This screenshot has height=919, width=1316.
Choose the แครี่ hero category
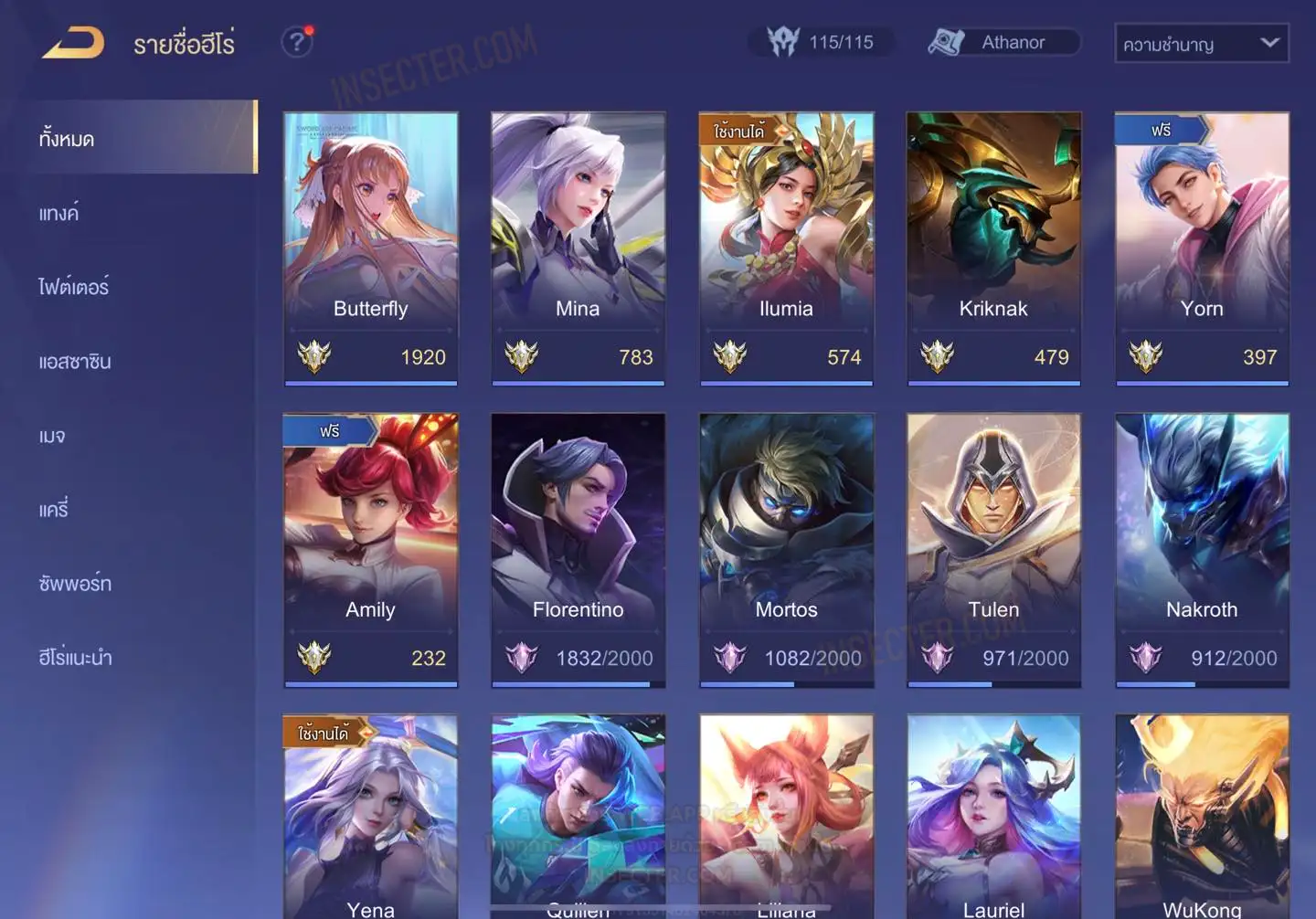[x=54, y=510]
